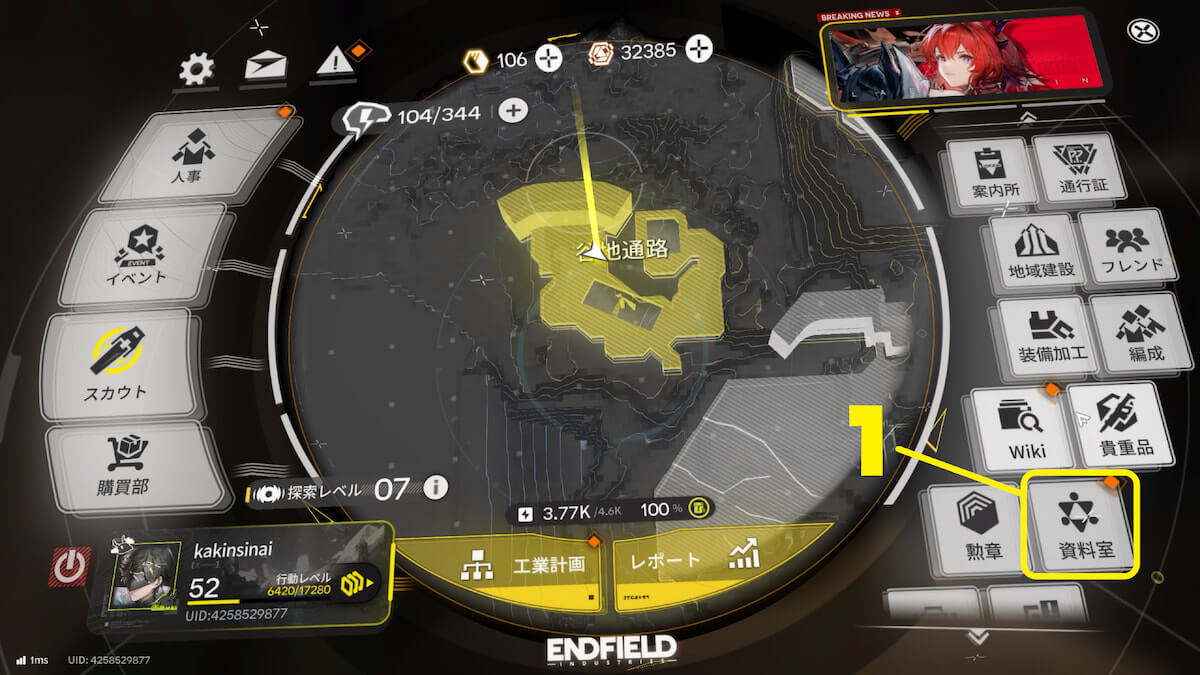Click the 資料室 archive button
Image resolution: width=1200 pixels, height=675 pixels.
click(1081, 525)
